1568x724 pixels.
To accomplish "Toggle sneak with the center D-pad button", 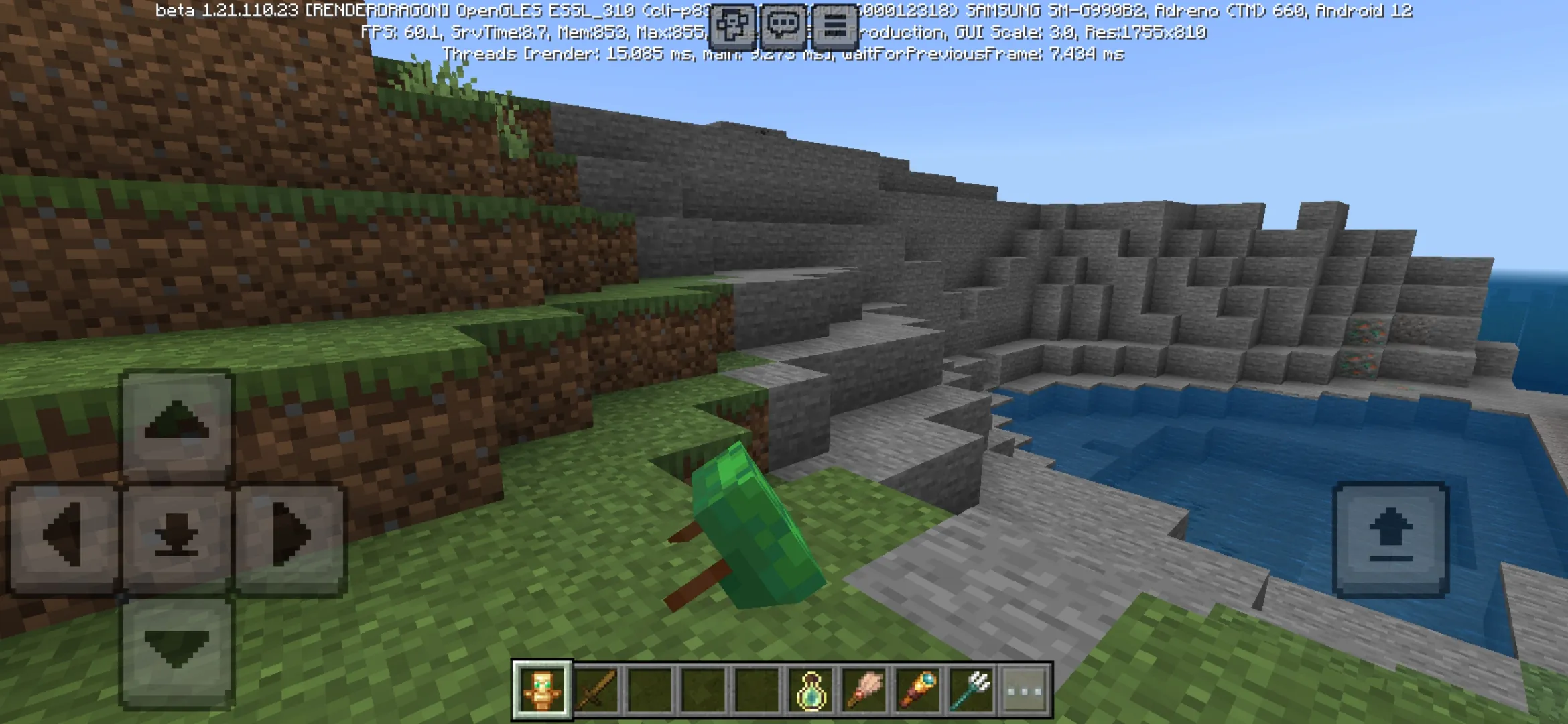I will (176, 536).
